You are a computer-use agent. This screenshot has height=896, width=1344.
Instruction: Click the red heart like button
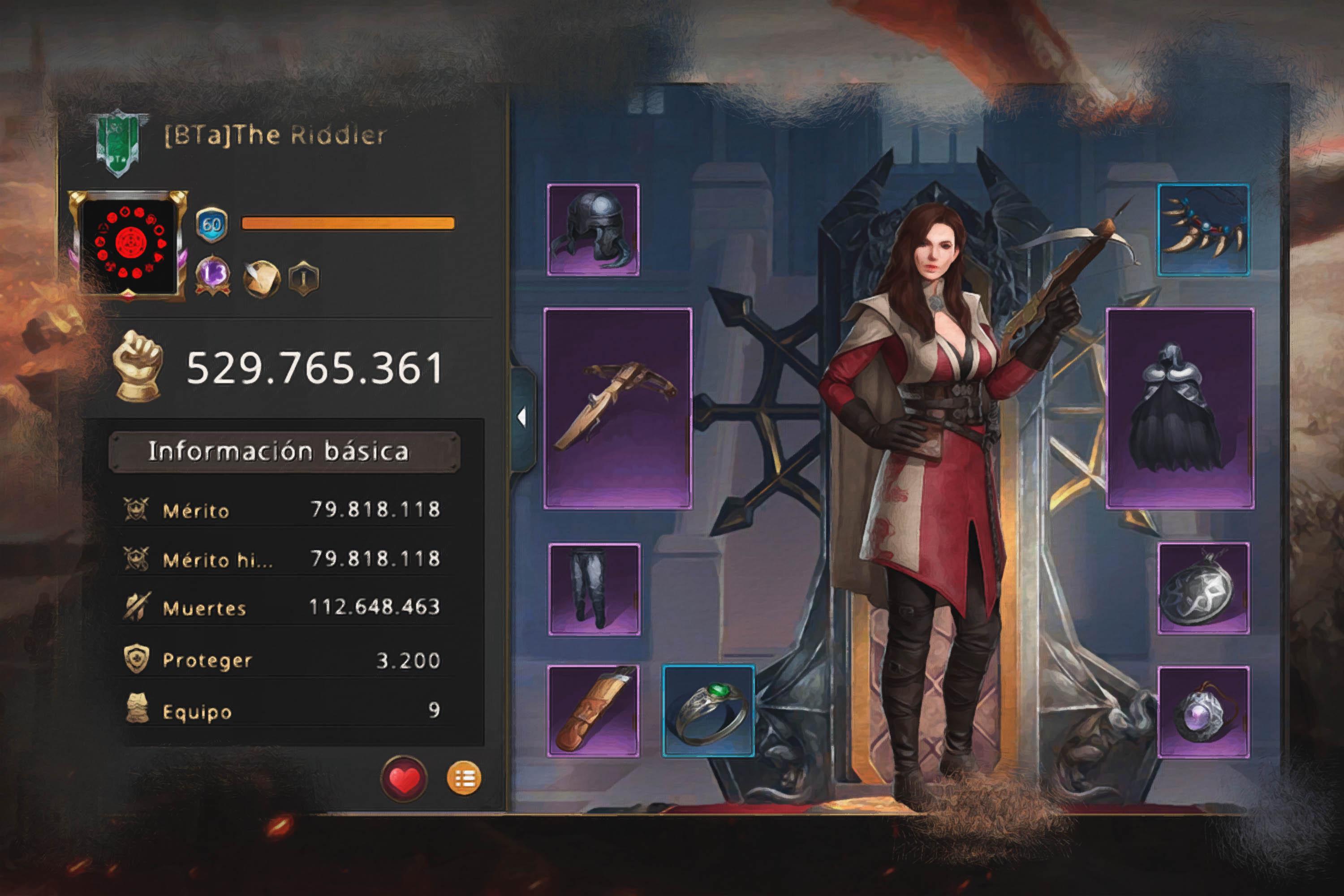[x=404, y=778]
